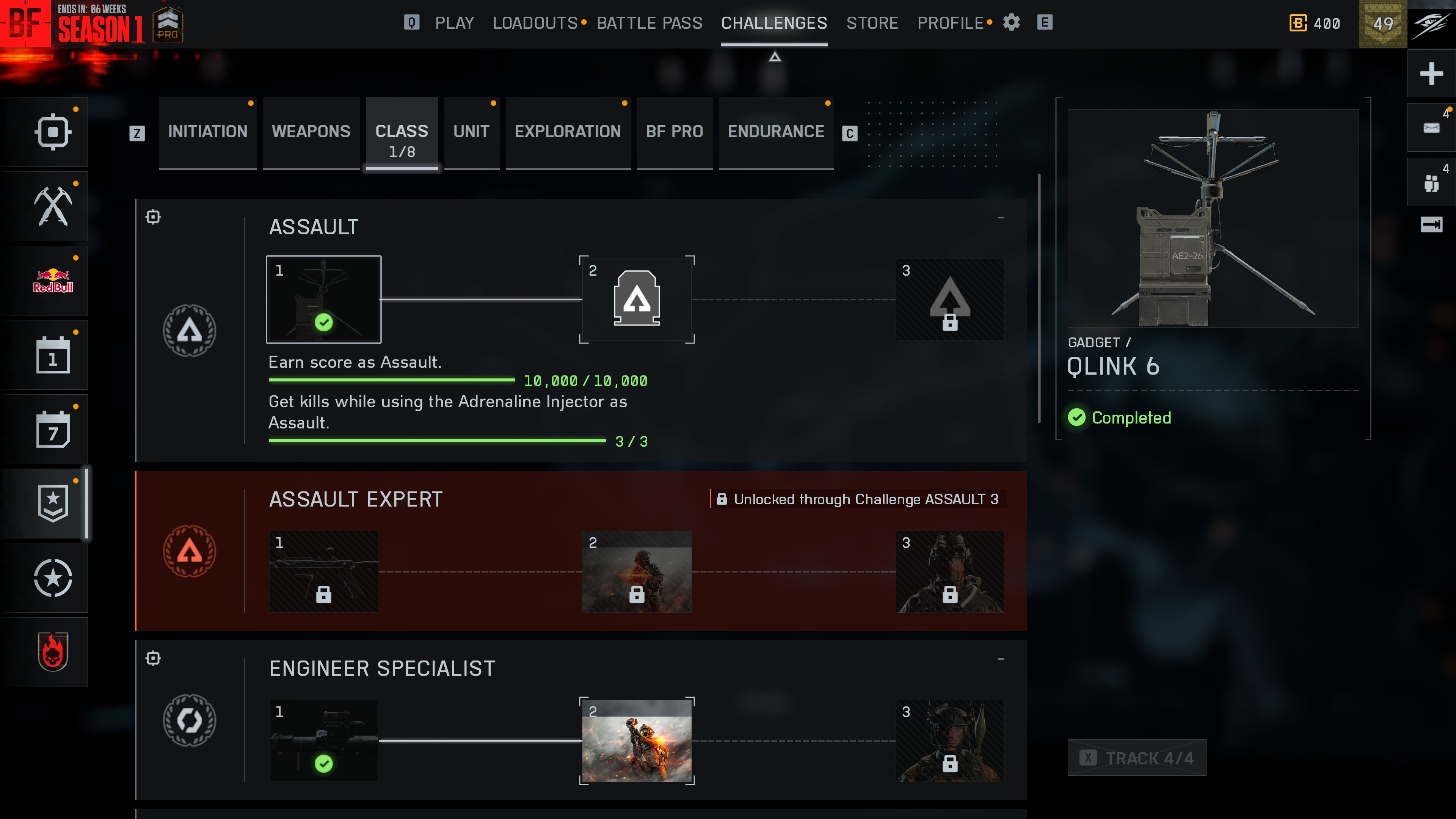Open the BF PRO challenges tab
Image resolution: width=1456 pixels, height=819 pixels.
[x=674, y=132]
